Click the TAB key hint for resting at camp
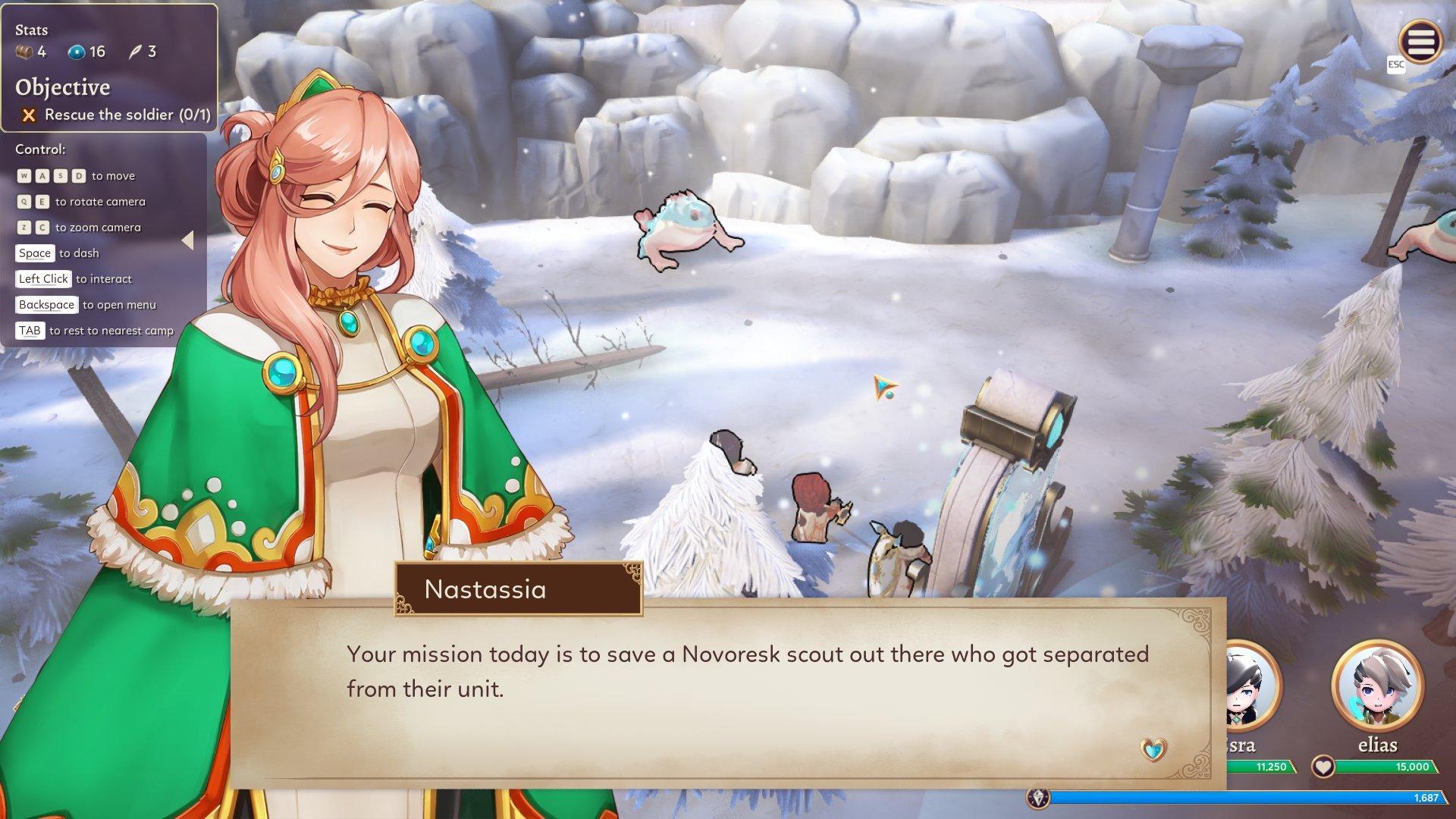Image resolution: width=1456 pixels, height=819 pixels. (x=30, y=330)
